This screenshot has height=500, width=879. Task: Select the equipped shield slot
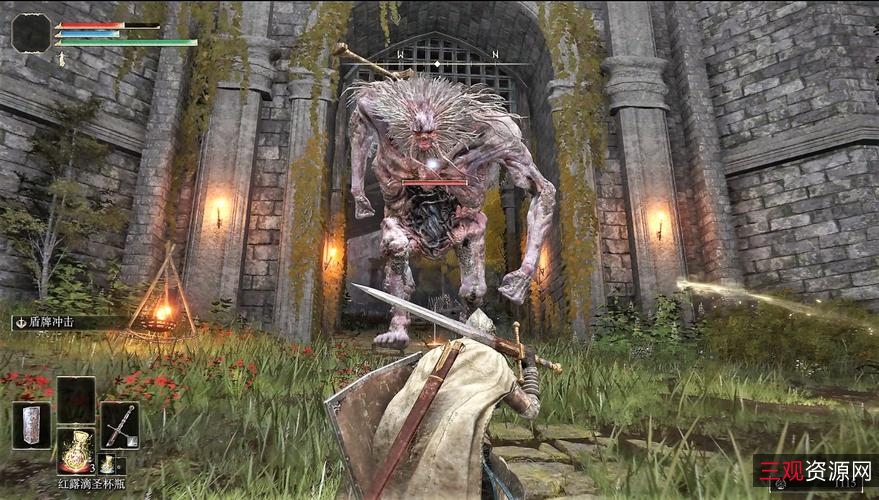(31, 425)
